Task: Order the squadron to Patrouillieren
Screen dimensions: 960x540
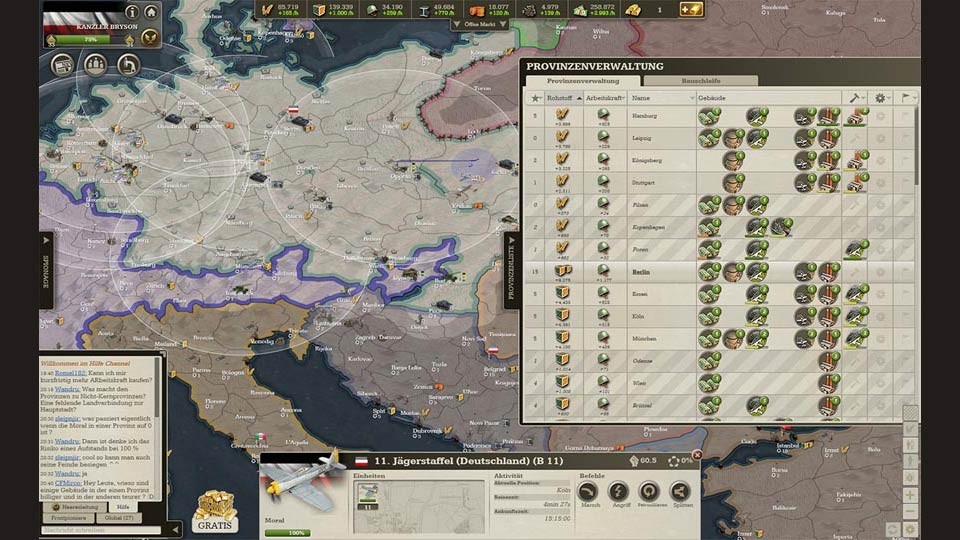Action: [649, 491]
